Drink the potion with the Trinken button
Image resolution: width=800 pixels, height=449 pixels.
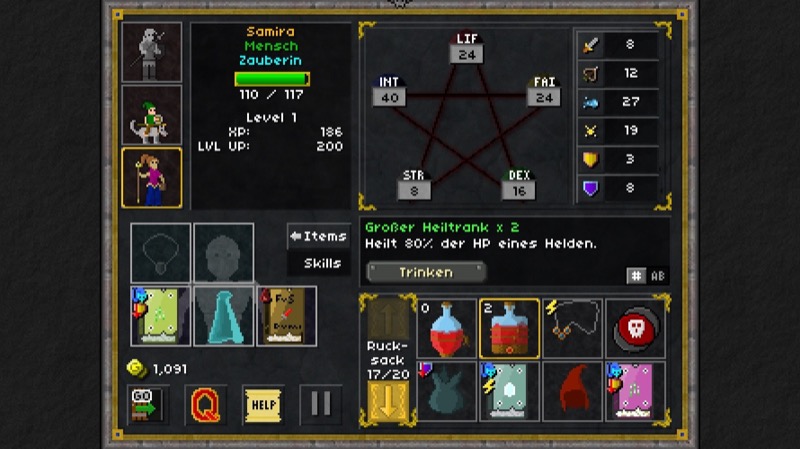click(426, 272)
